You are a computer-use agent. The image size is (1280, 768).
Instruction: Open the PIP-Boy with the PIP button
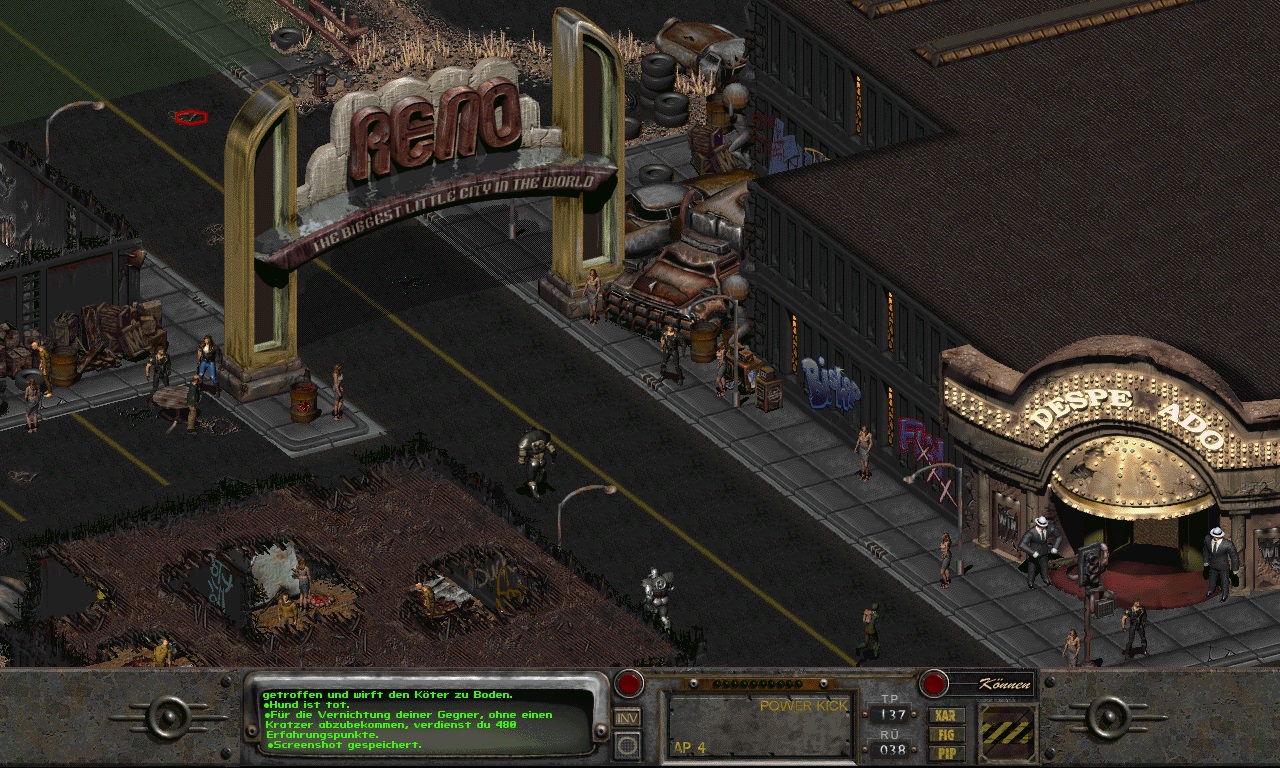pos(946,752)
